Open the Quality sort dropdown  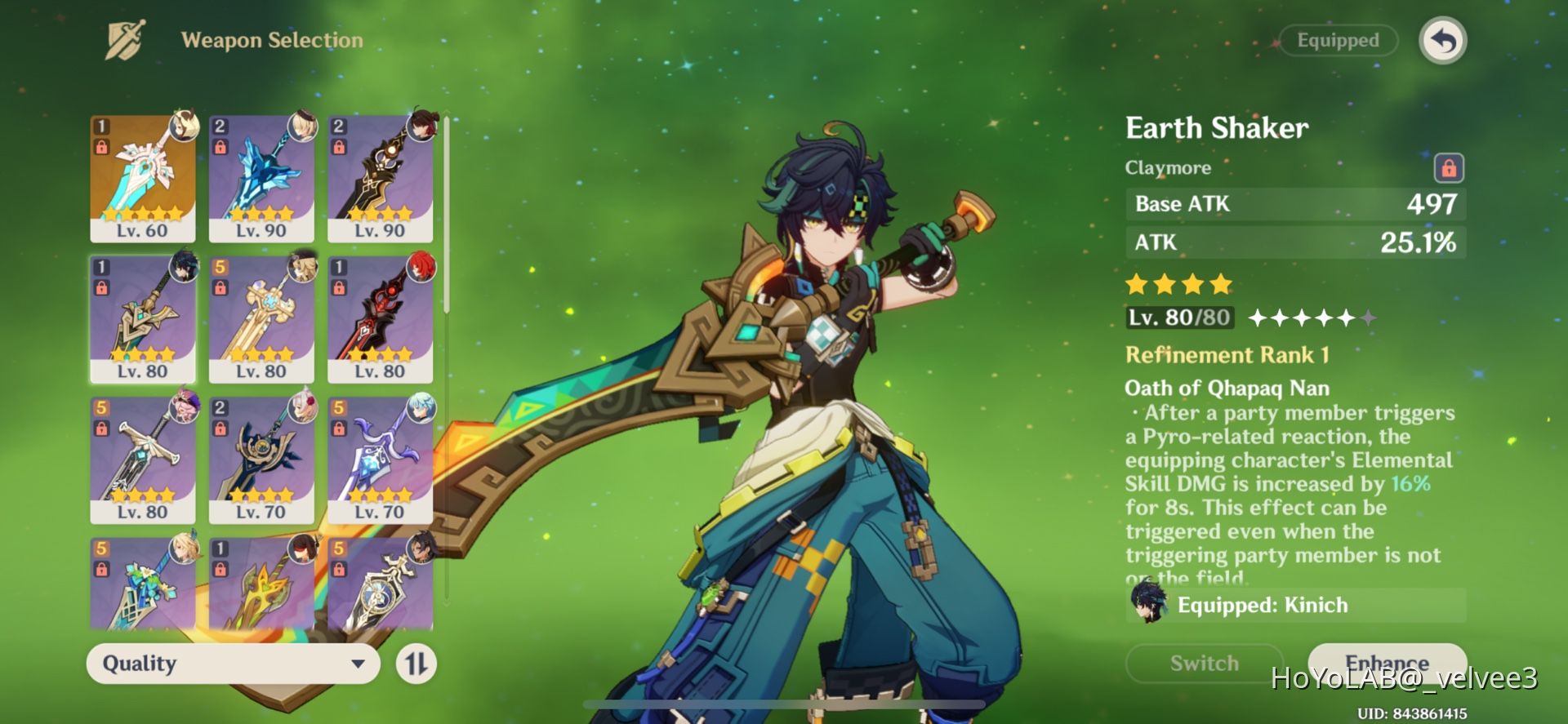point(233,664)
